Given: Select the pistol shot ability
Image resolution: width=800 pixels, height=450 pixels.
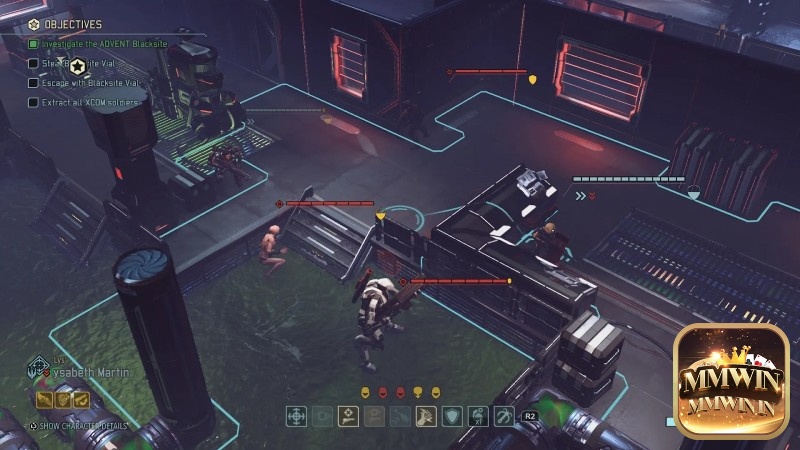Looking at the screenshot, I should pos(348,416).
